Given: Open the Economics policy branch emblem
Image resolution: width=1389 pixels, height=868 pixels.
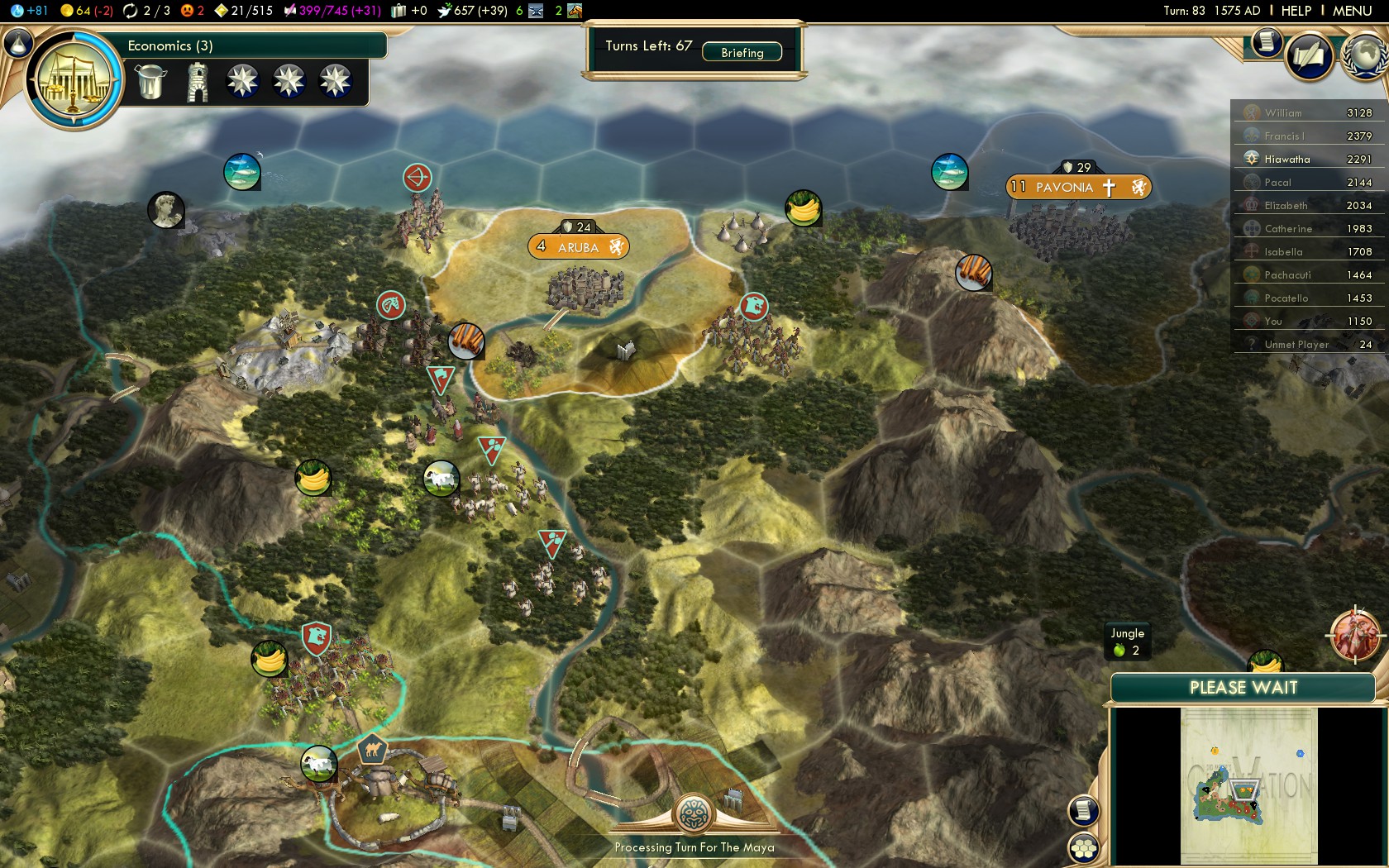Looking at the screenshot, I should (x=74, y=75).
